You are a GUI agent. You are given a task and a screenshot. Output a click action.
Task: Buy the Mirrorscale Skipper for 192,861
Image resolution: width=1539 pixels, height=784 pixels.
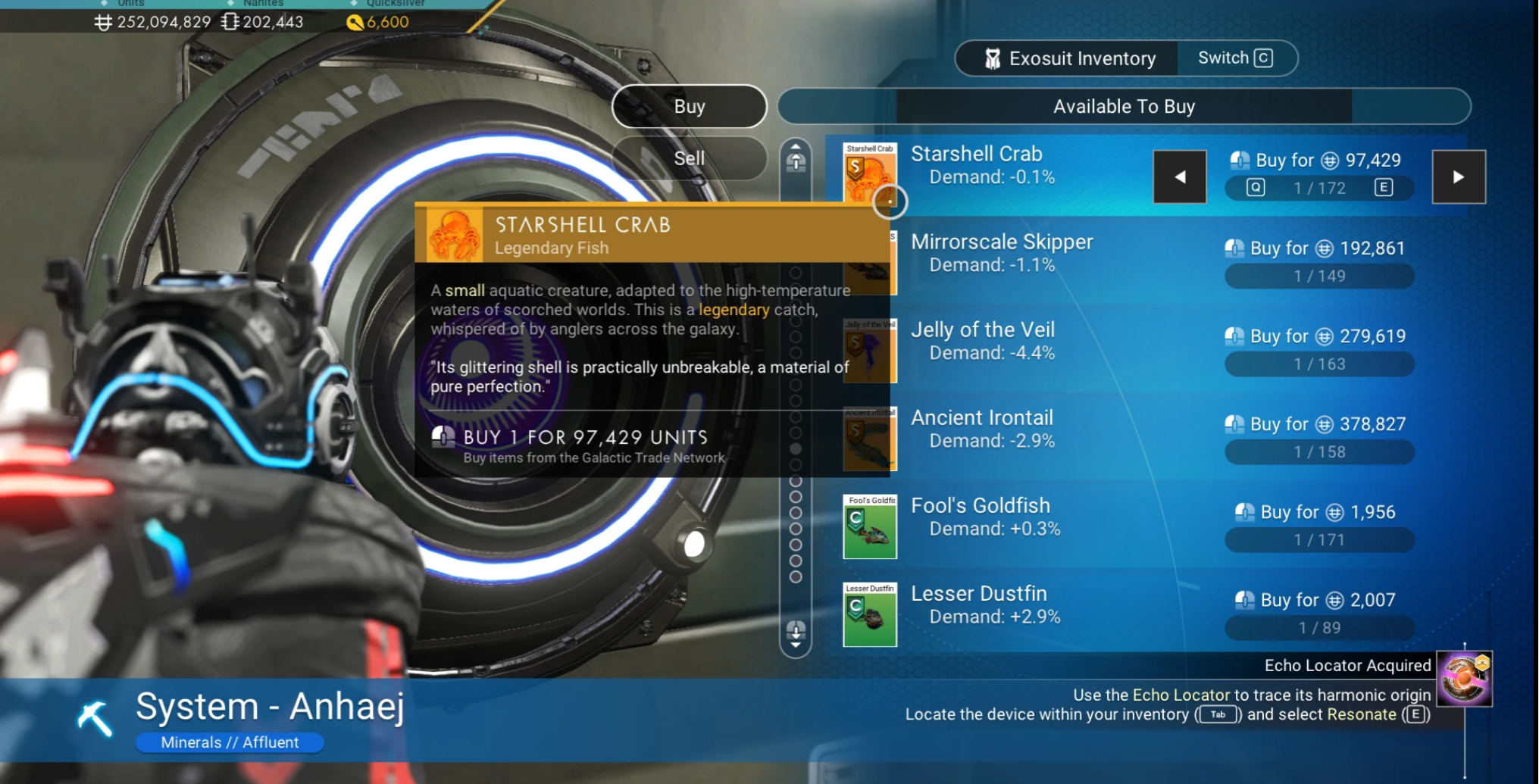1318,248
